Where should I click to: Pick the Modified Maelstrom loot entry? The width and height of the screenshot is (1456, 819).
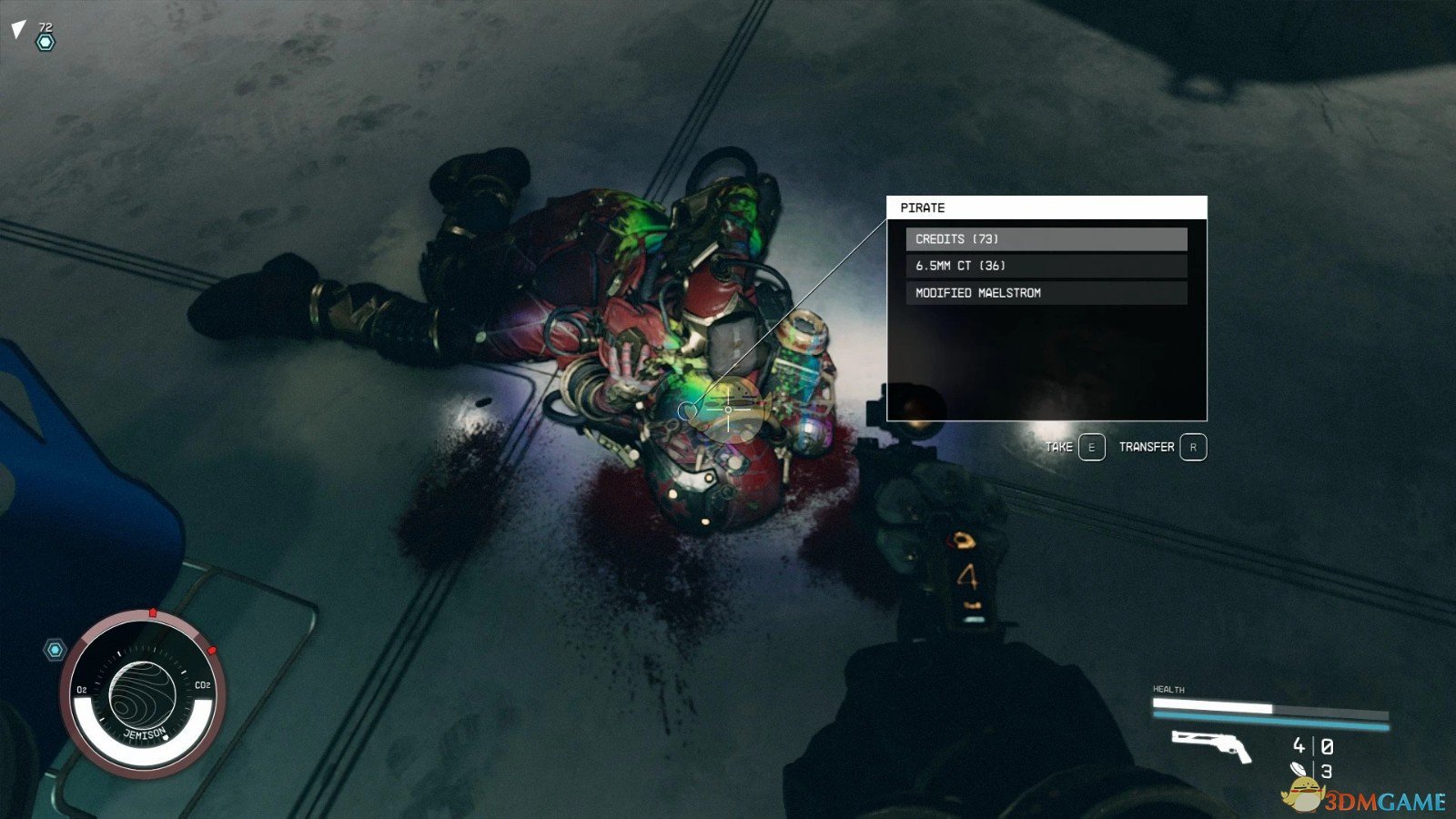coord(1046,293)
